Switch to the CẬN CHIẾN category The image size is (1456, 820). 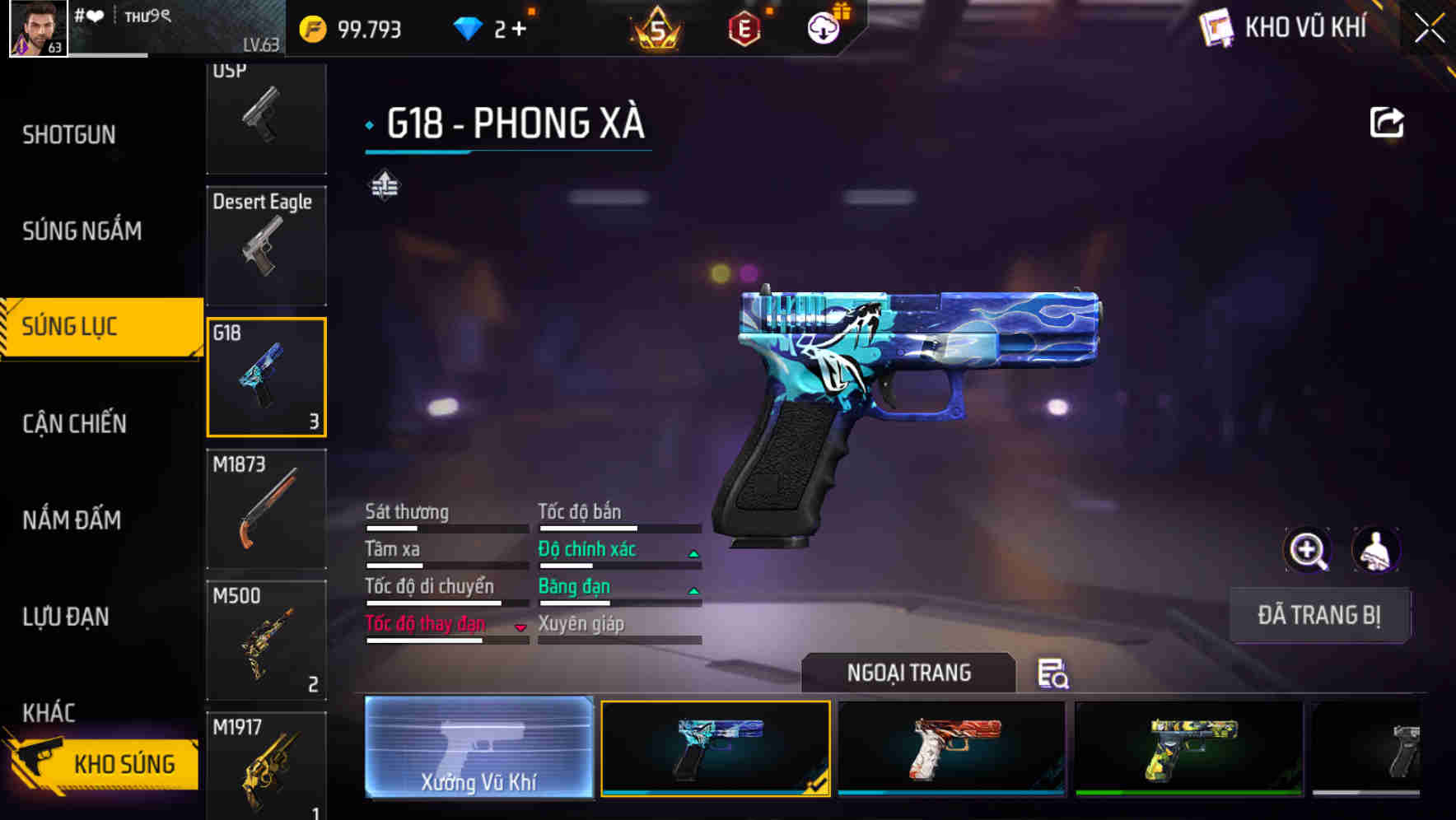pyautogui.click(x=74, y=422)
